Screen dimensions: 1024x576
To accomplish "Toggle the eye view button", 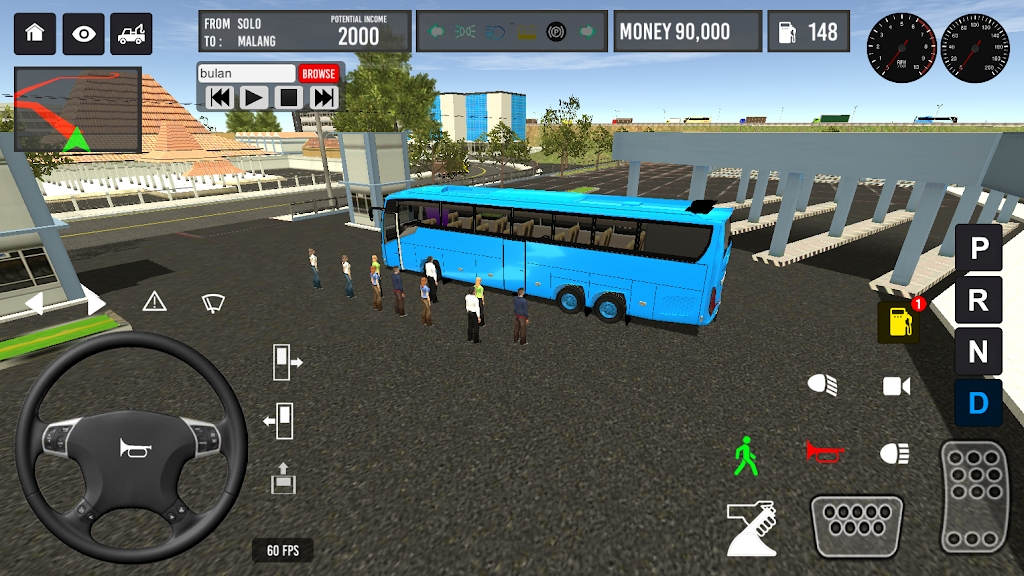I will click(x=83, y=34).
